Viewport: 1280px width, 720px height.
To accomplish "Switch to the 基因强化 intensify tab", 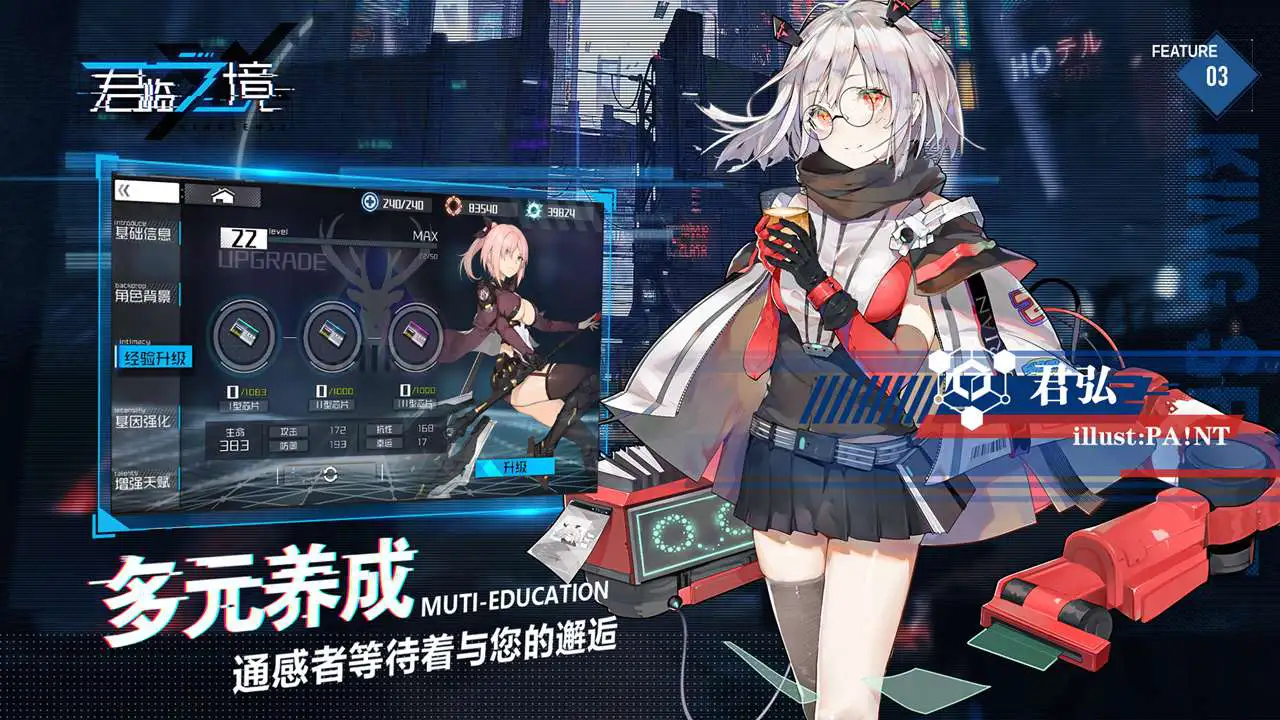I will pyautogui.click(x=145, y=420).
